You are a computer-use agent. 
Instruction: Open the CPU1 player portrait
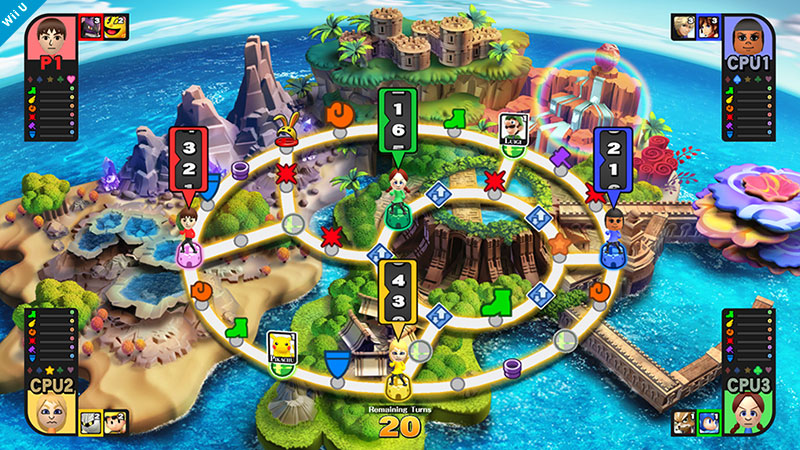coord(750,39)
